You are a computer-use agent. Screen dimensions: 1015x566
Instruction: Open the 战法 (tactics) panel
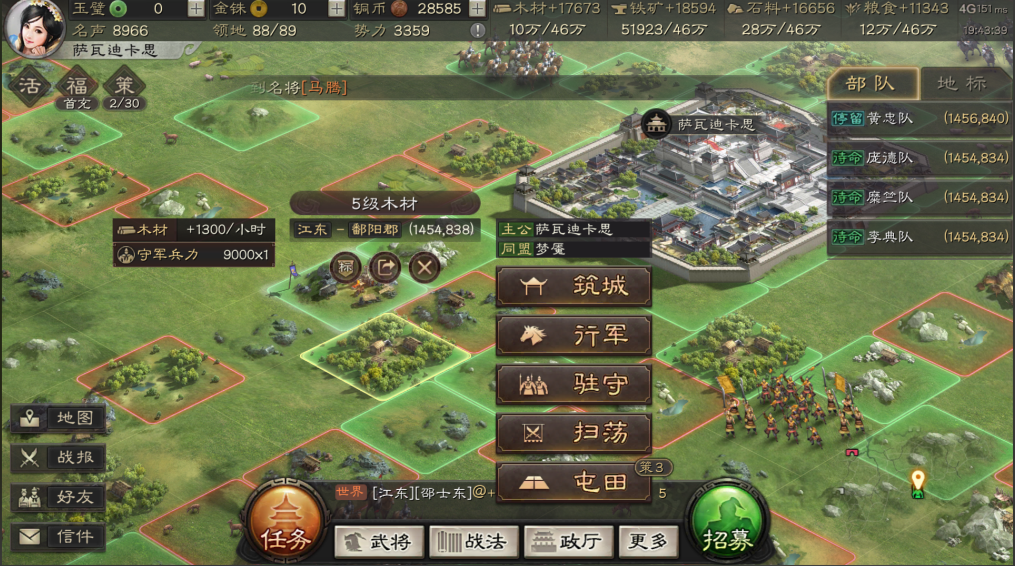(x=473, y=542)
